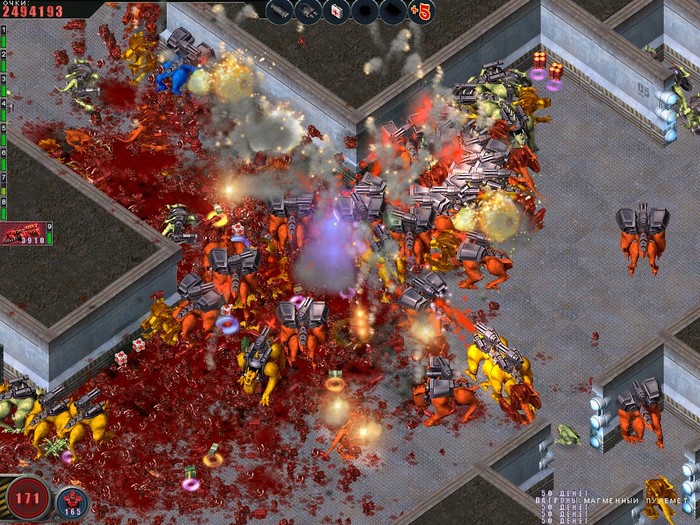
Task: Switch to weapon slot number 2
Action: (x=4, y=56)
